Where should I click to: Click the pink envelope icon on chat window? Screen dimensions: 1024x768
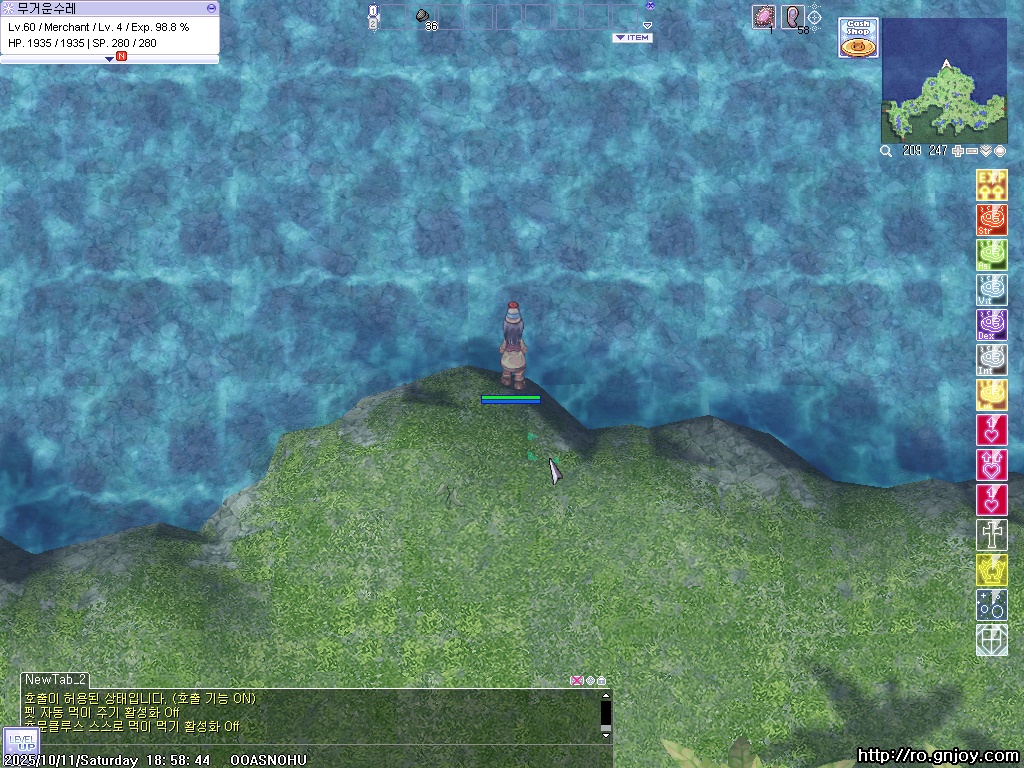(x=576, y=681)
